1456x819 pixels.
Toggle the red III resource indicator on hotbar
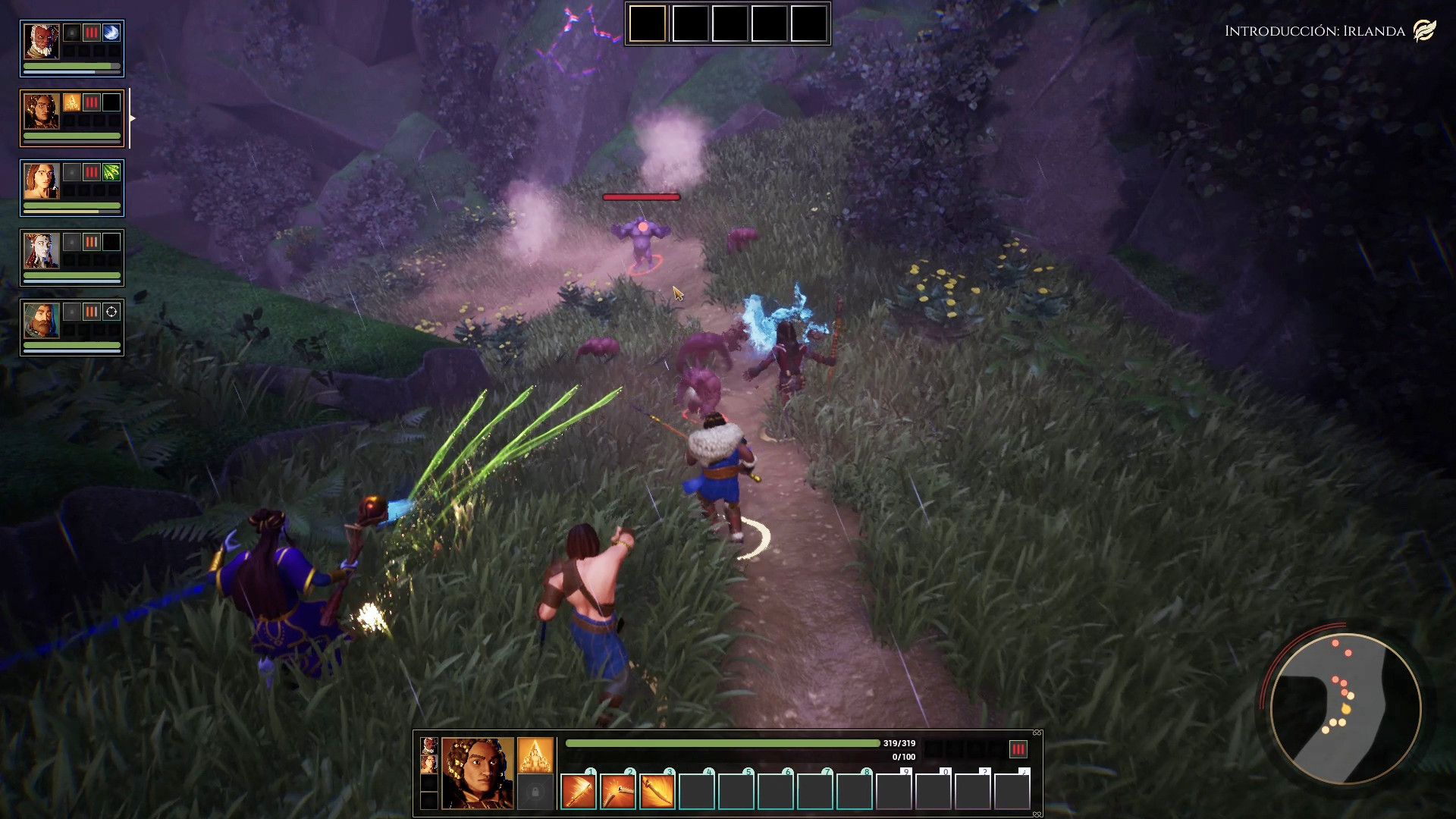(1017, 748)
